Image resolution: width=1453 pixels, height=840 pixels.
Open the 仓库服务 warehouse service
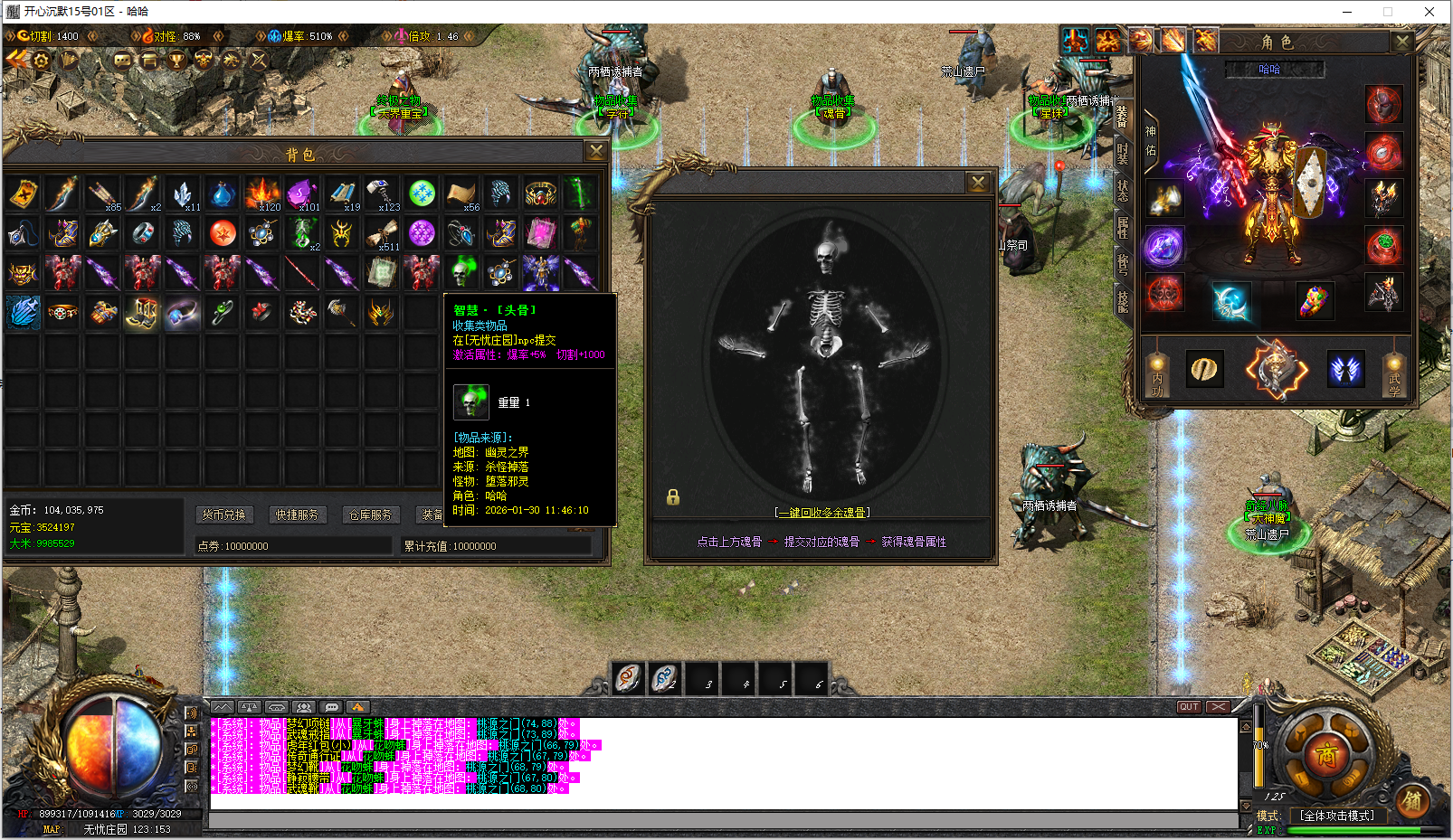click(x=371, y=514)
